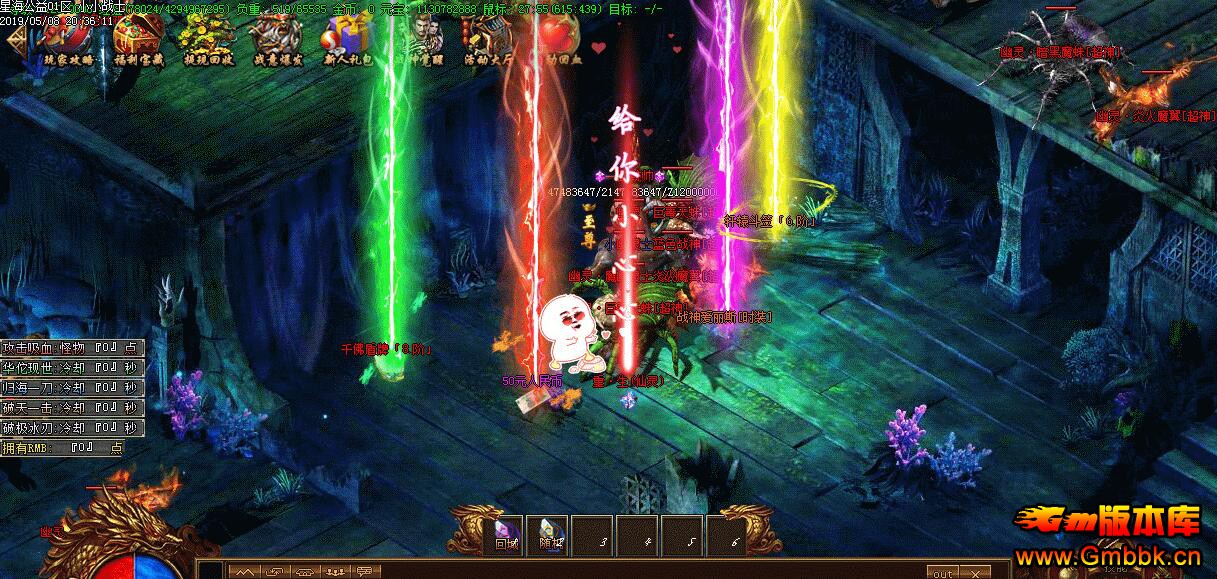The width and height of the screenshot is (1217, 579).
Task: Open the speech bubble chat tab
Action: click(x=366, y=572)
